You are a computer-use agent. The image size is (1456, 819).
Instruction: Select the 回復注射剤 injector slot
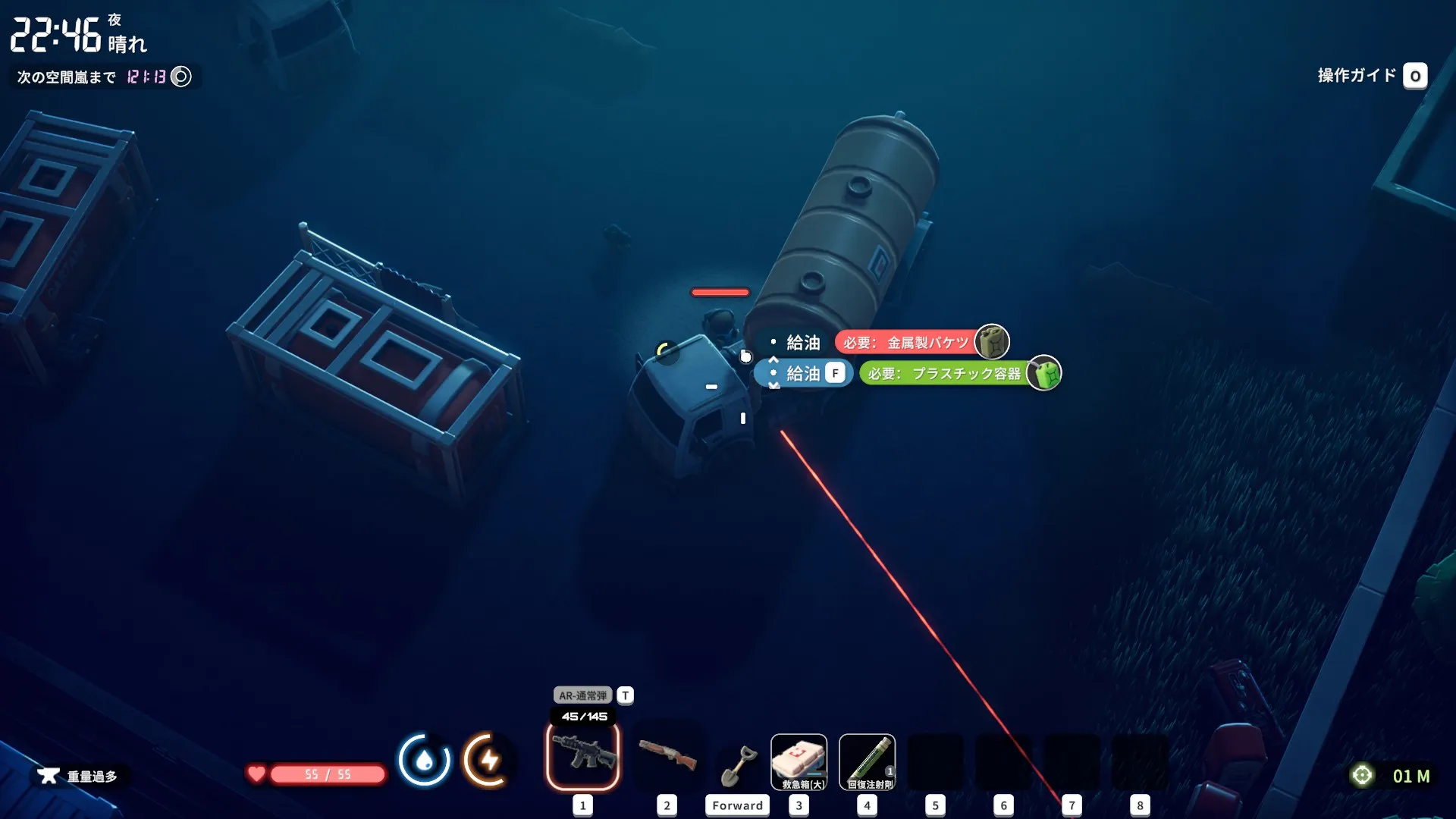867,761
